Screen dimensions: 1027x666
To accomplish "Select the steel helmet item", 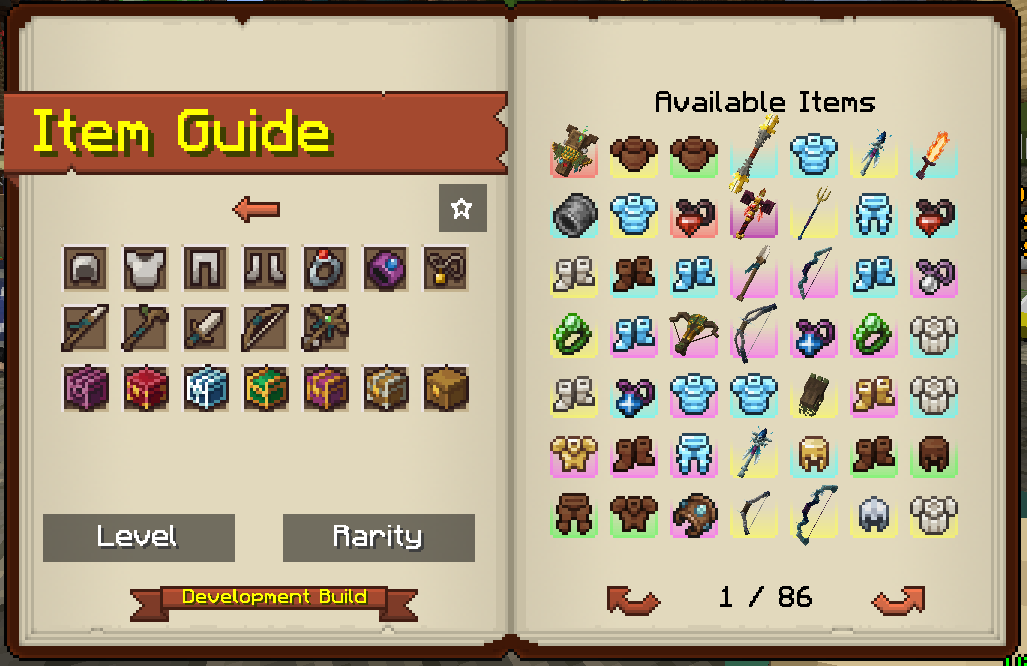I will [874, 514].
